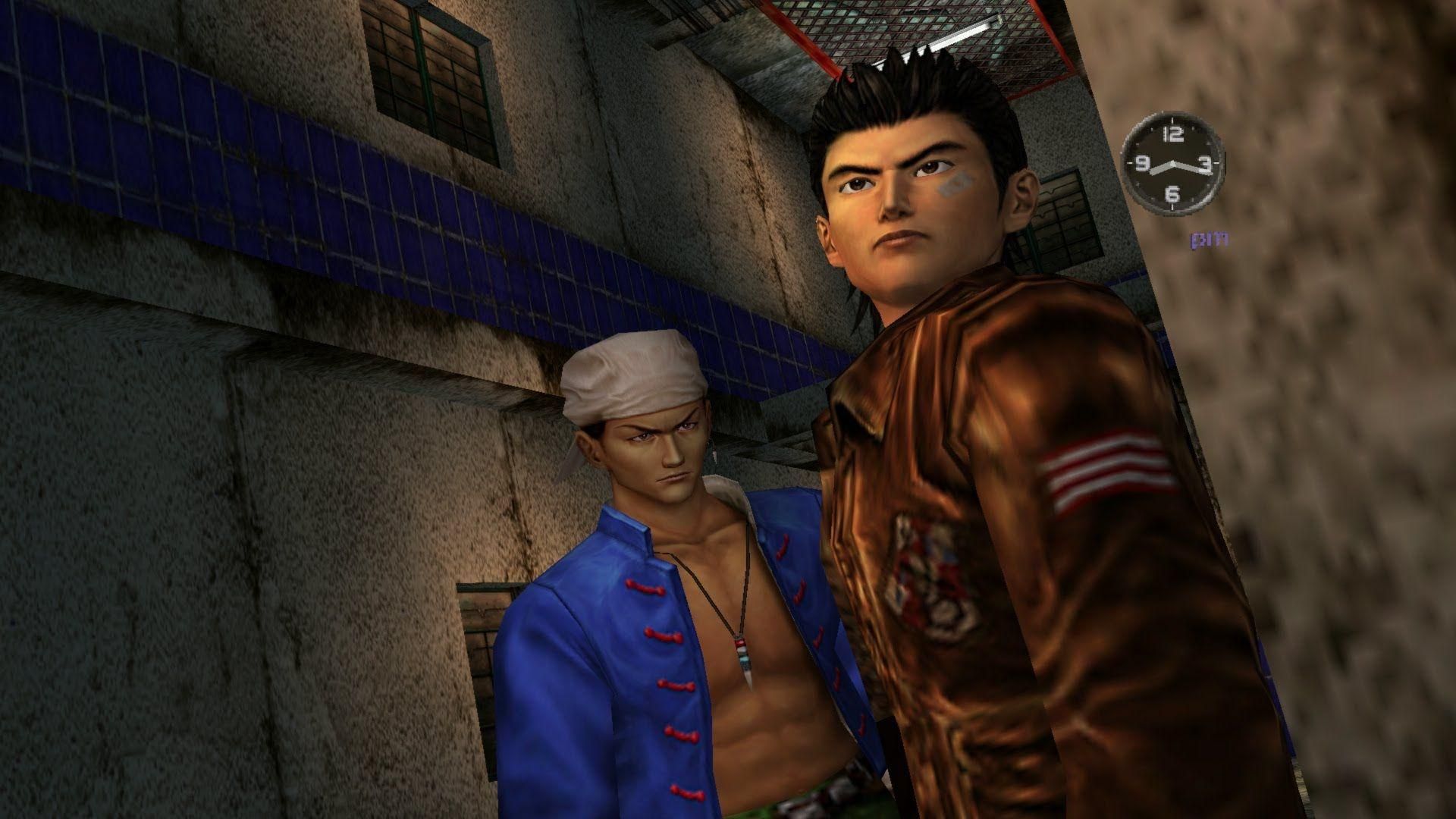This screenshot has height=819, width=1456.
Task: Click the striped patch on Ryo's sleeve
Action: pos(1106,467)
